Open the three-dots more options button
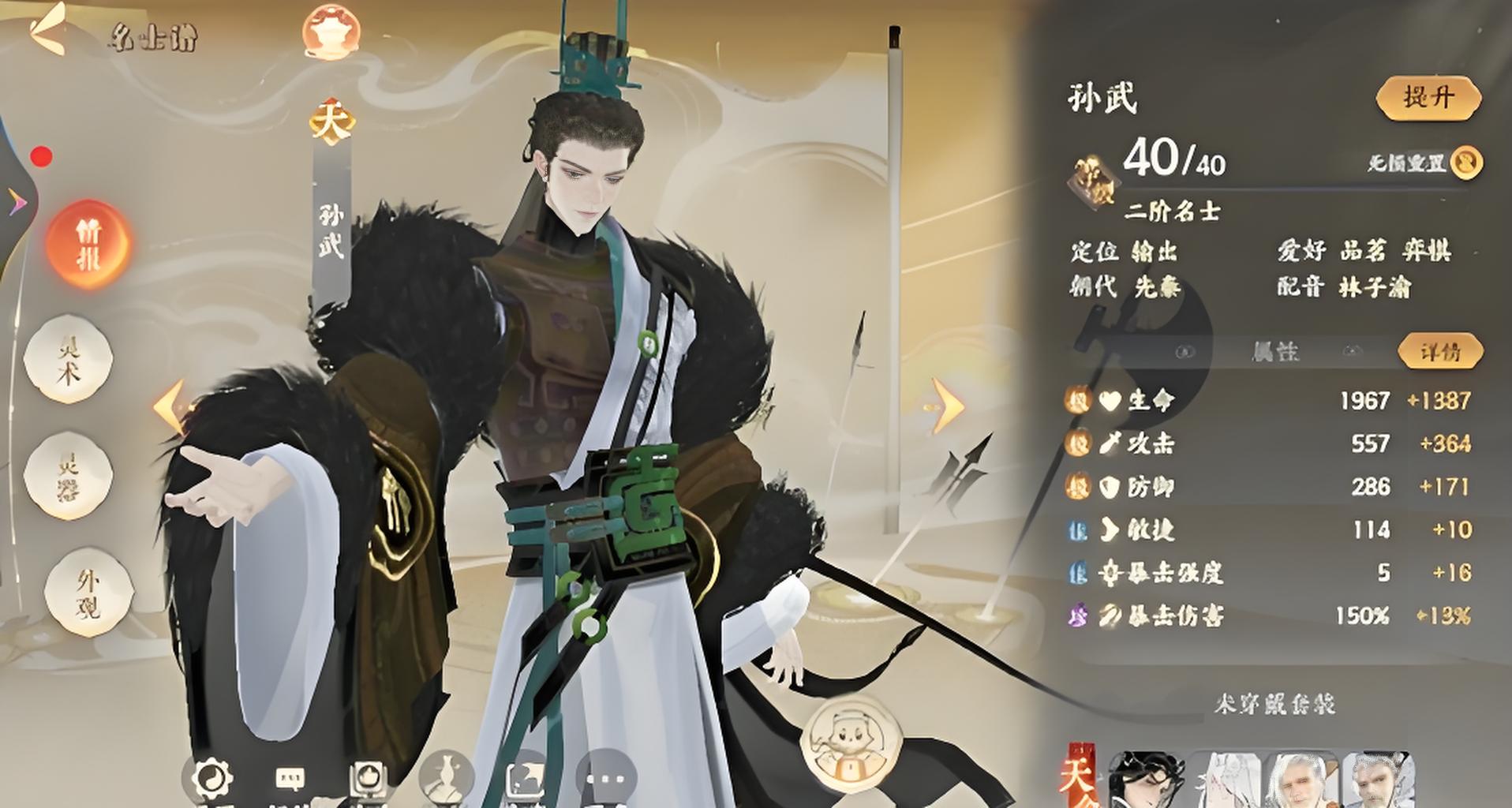Image resolution: width=1512 pixels, height=808 pixels. click(606, 778)
